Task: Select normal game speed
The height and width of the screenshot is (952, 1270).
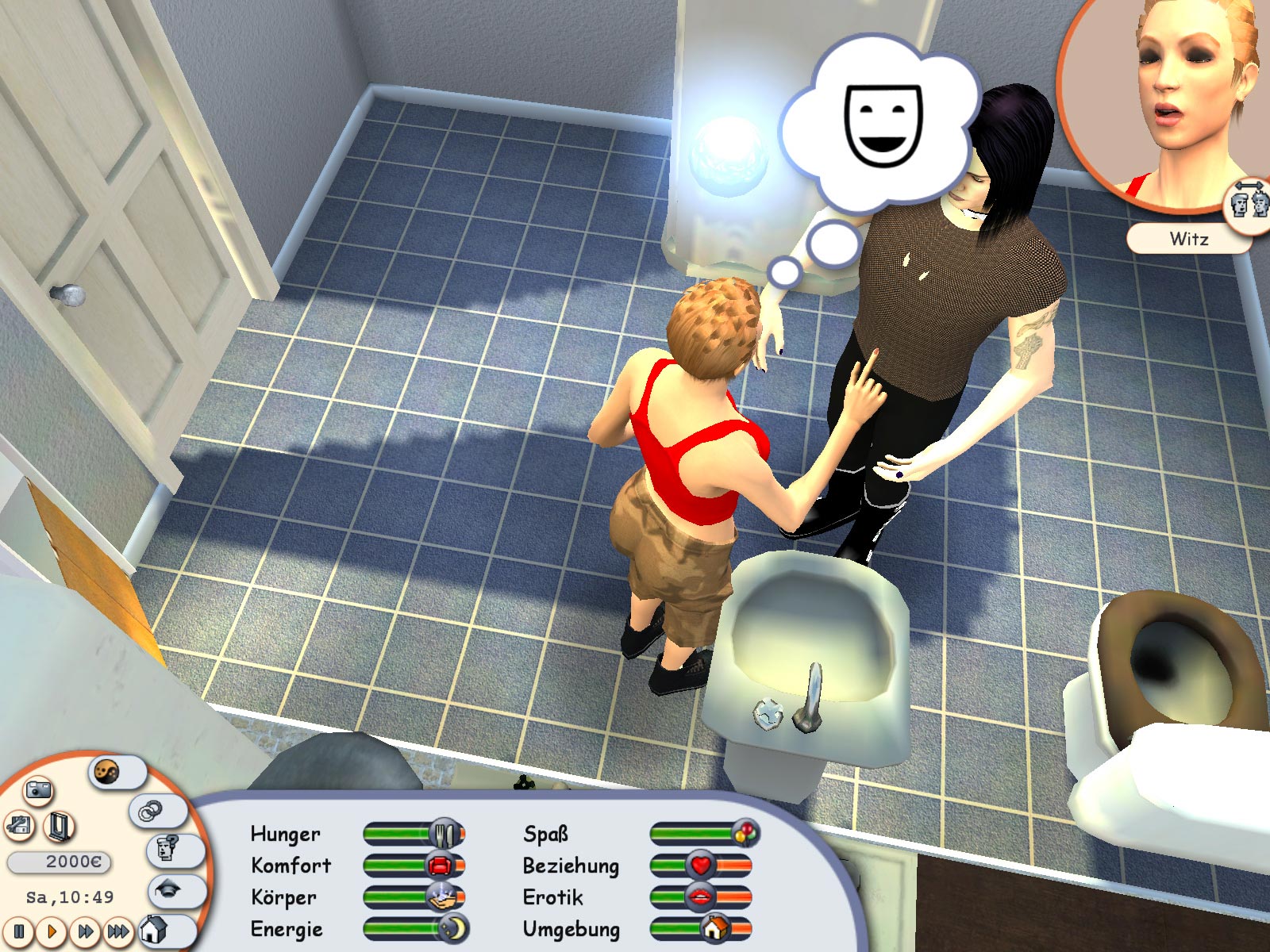Action: click(52, 933)
